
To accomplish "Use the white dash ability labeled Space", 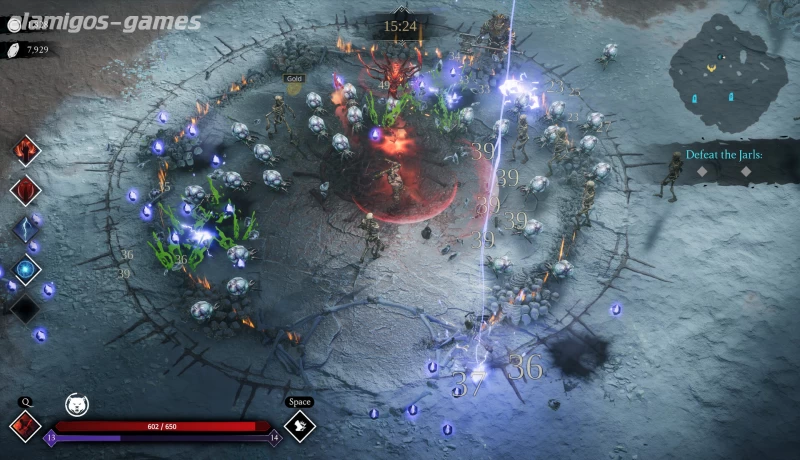I will pyautogui.click(x=299, y=426).
